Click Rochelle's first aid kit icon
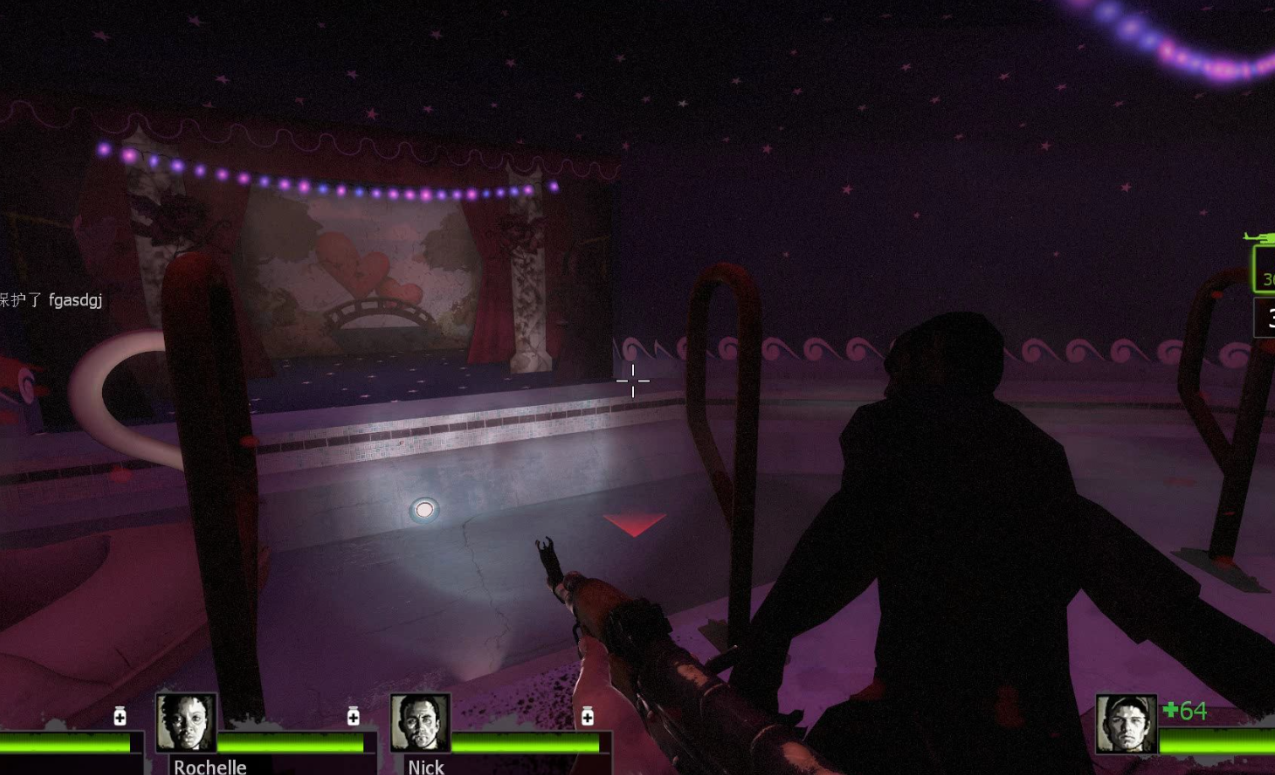The height and width of the screenshot is (775, 1275). (353, 716)
